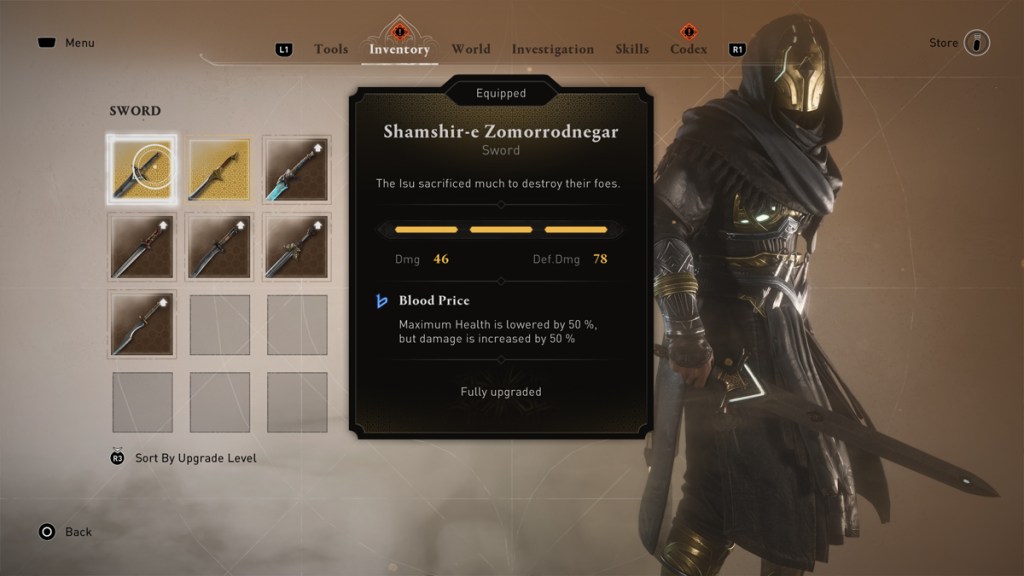Open the Skills tab
This screenshot has width=1024, height=576.
(632, 49)
